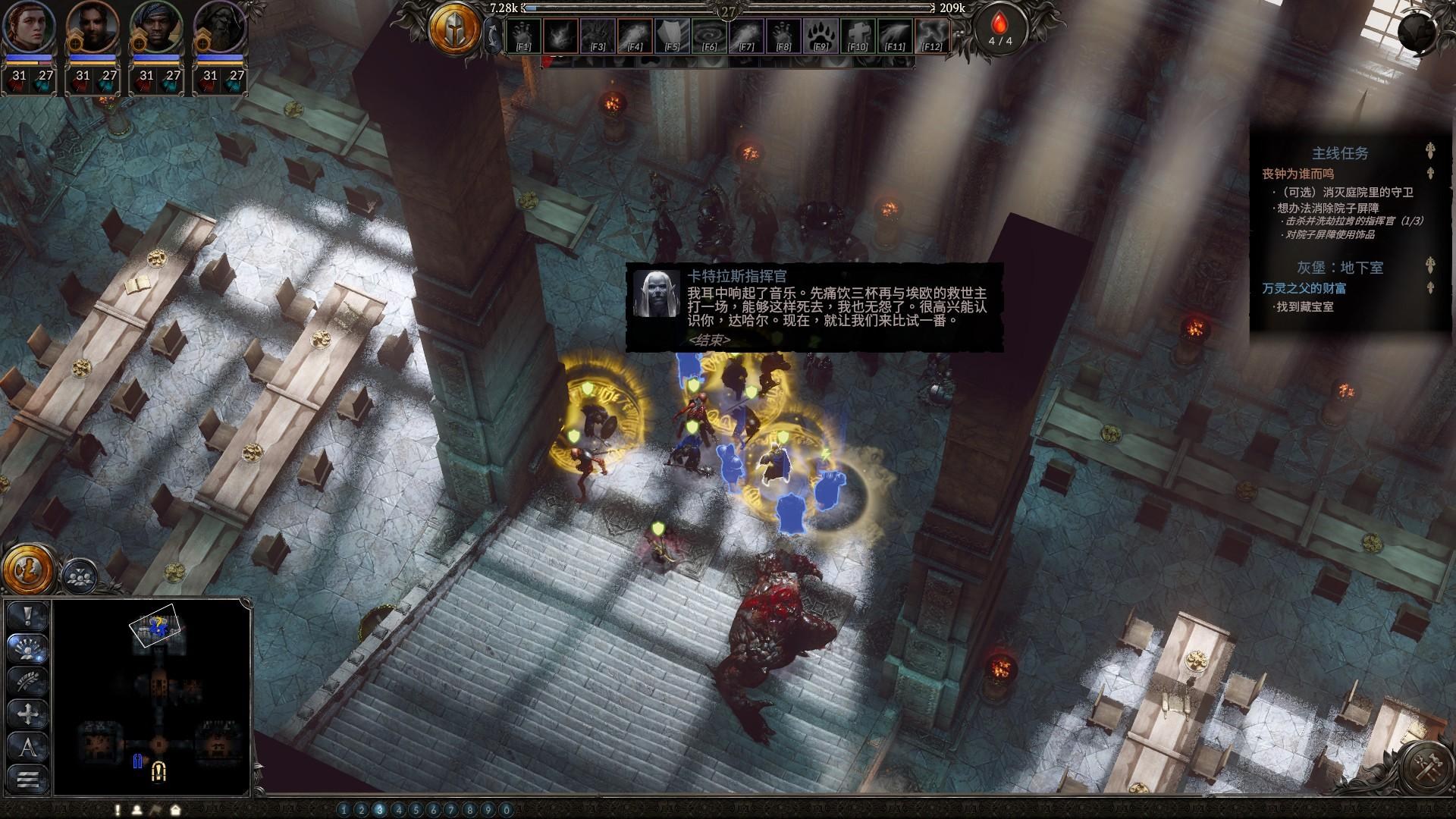
Task: Collapse the 主线任务 quest section
Action: coord(1429,151)
